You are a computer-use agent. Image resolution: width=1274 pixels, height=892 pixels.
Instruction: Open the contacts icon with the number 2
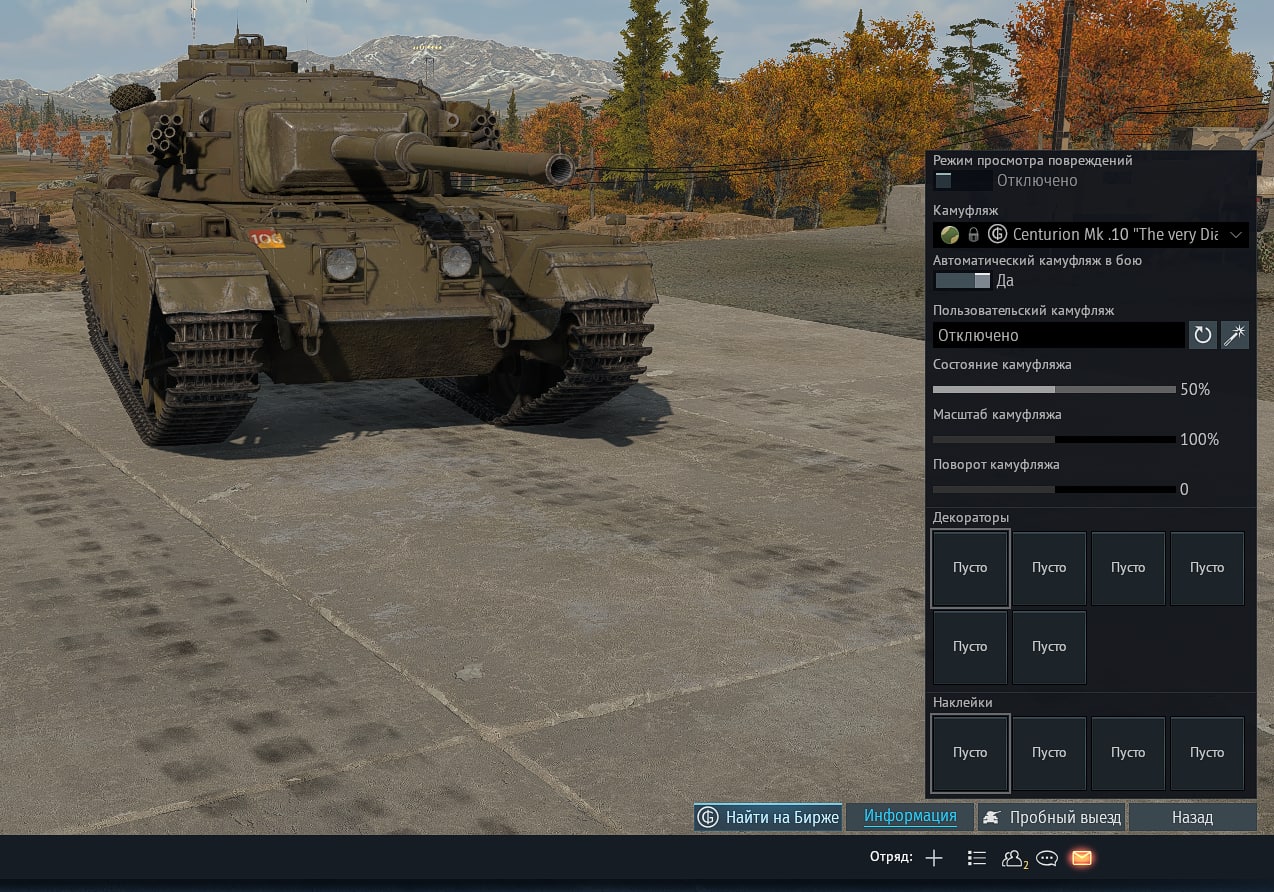click(1013, 858)
